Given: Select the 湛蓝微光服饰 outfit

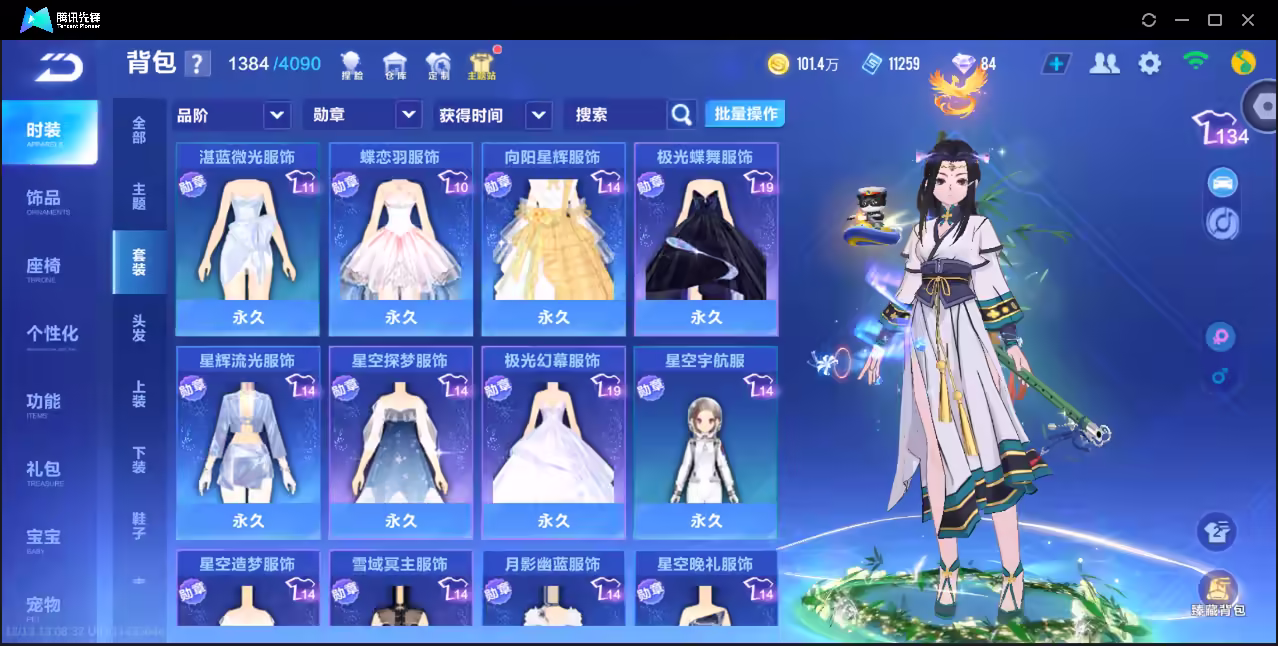Looking at the screenshot, I should [248, 239].
